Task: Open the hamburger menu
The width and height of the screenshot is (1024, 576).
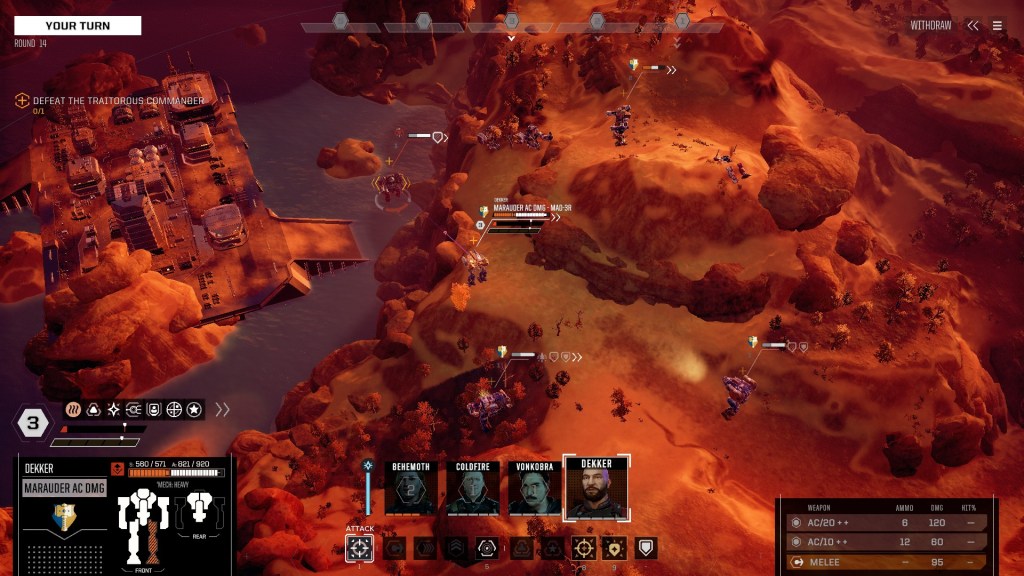Action: [x=997, y=26]
